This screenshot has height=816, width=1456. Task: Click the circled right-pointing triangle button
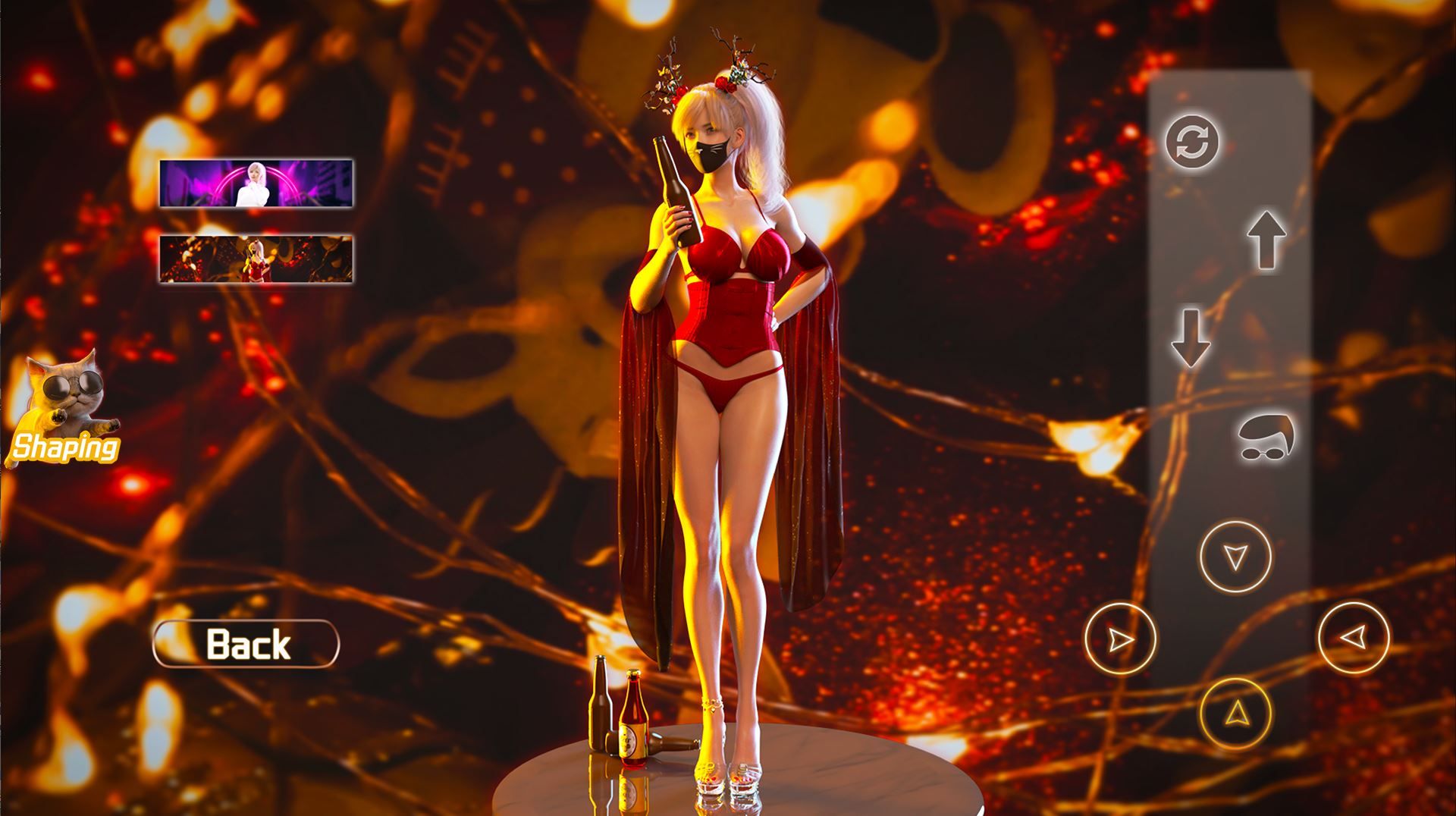pos(1121,639)
